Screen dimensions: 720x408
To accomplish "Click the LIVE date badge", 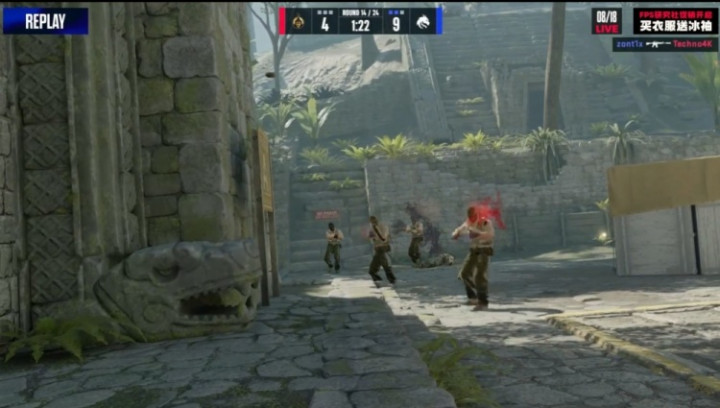I will (x=607, y=21).
